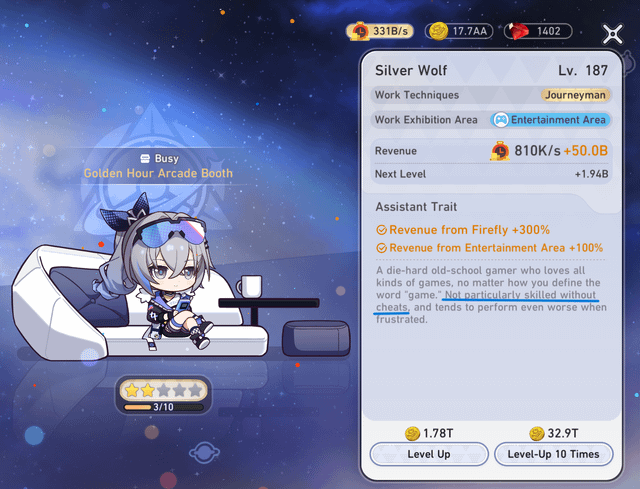
Task: Tap the Journeyman work technique badge
Action: click(x=575, y=95)
